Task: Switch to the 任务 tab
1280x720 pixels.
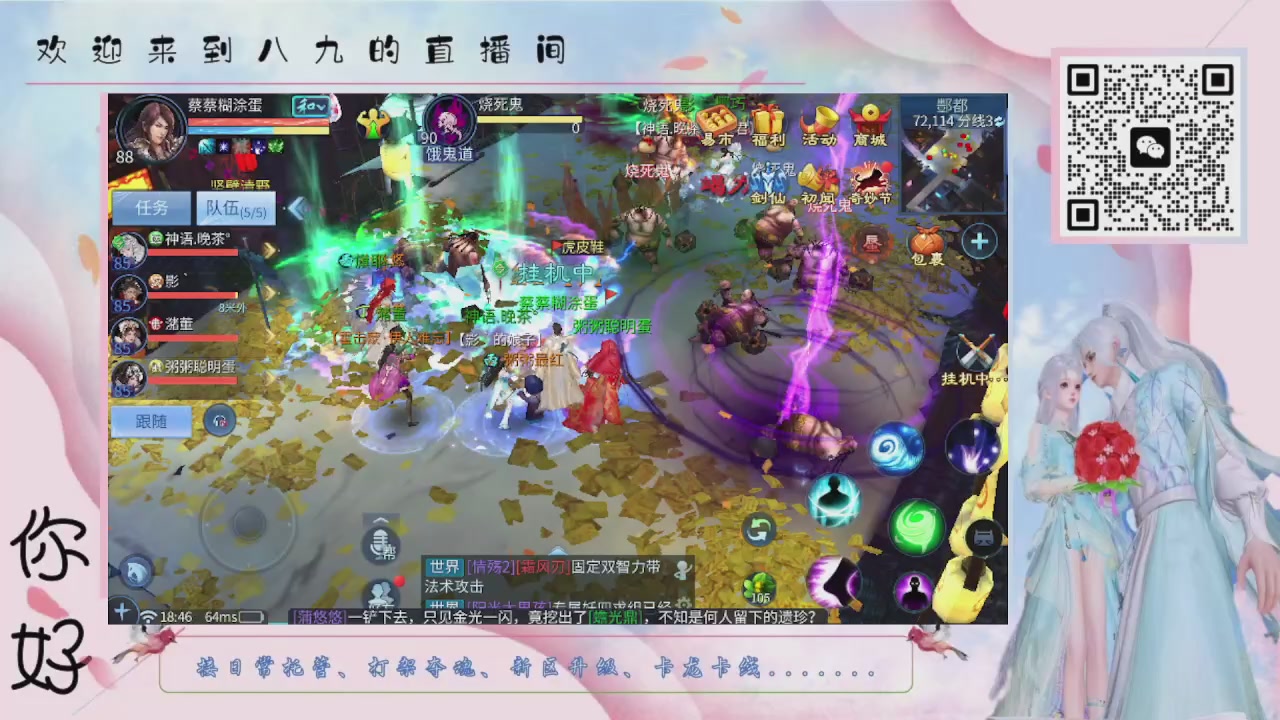Action: (152, 208)
